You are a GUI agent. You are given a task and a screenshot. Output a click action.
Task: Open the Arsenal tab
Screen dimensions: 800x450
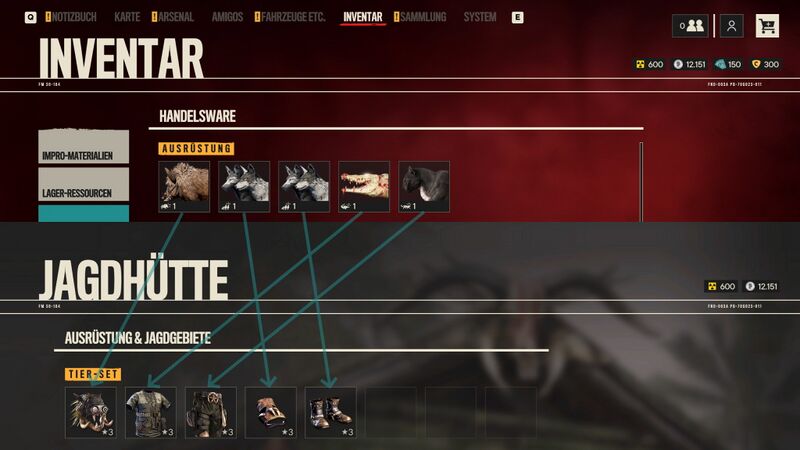(176, 17)
